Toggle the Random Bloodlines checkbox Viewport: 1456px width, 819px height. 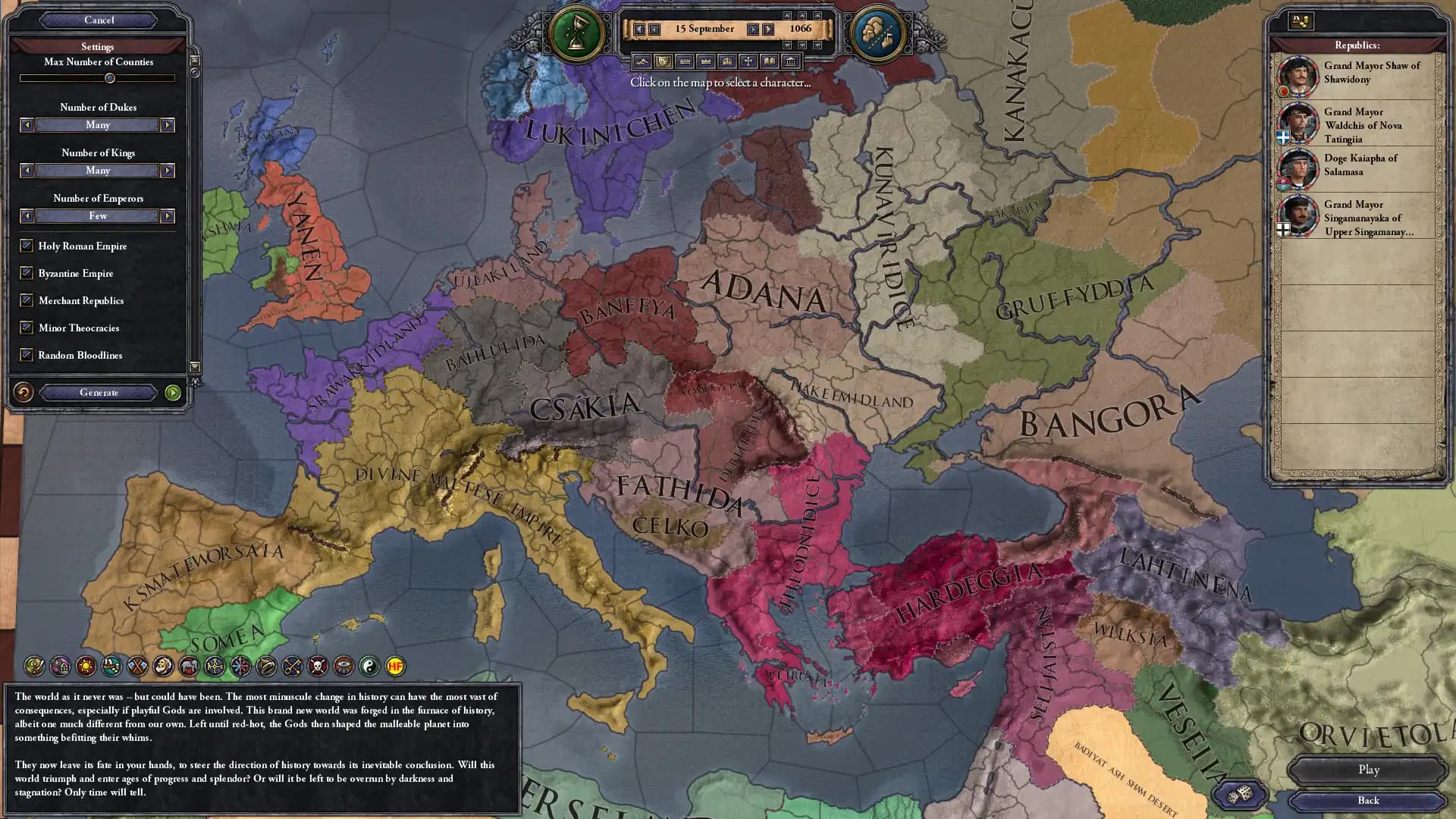point(27,355)
